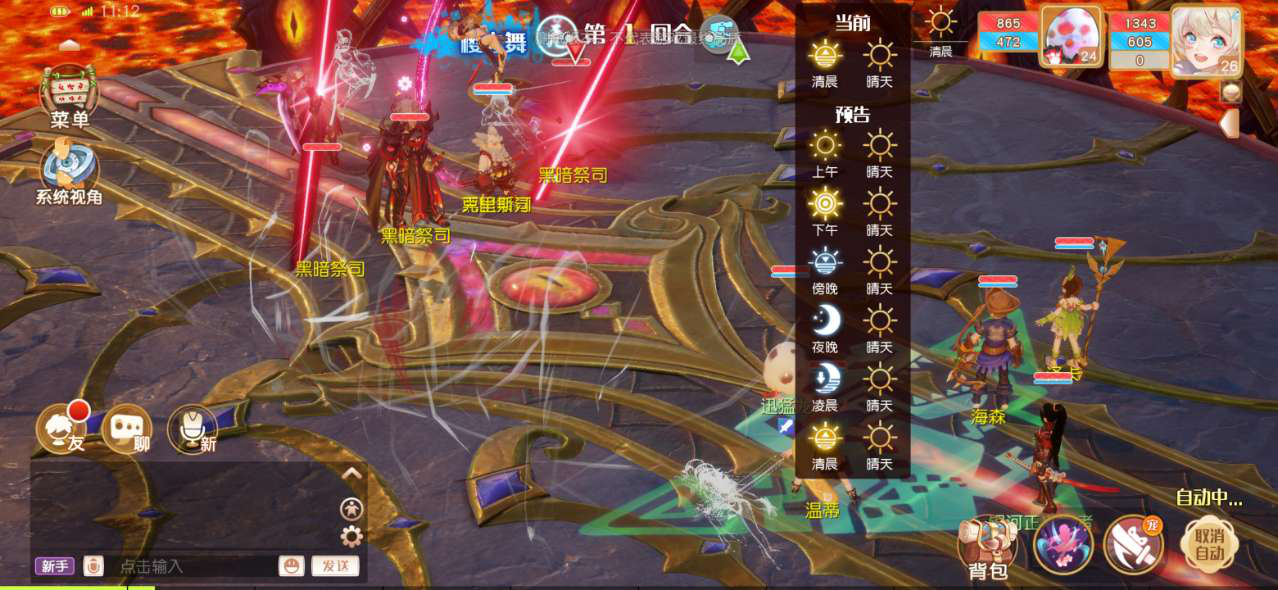Select the pink butterfly skill icon
The image size is (1278, 590).
[x=1062, y=545]
